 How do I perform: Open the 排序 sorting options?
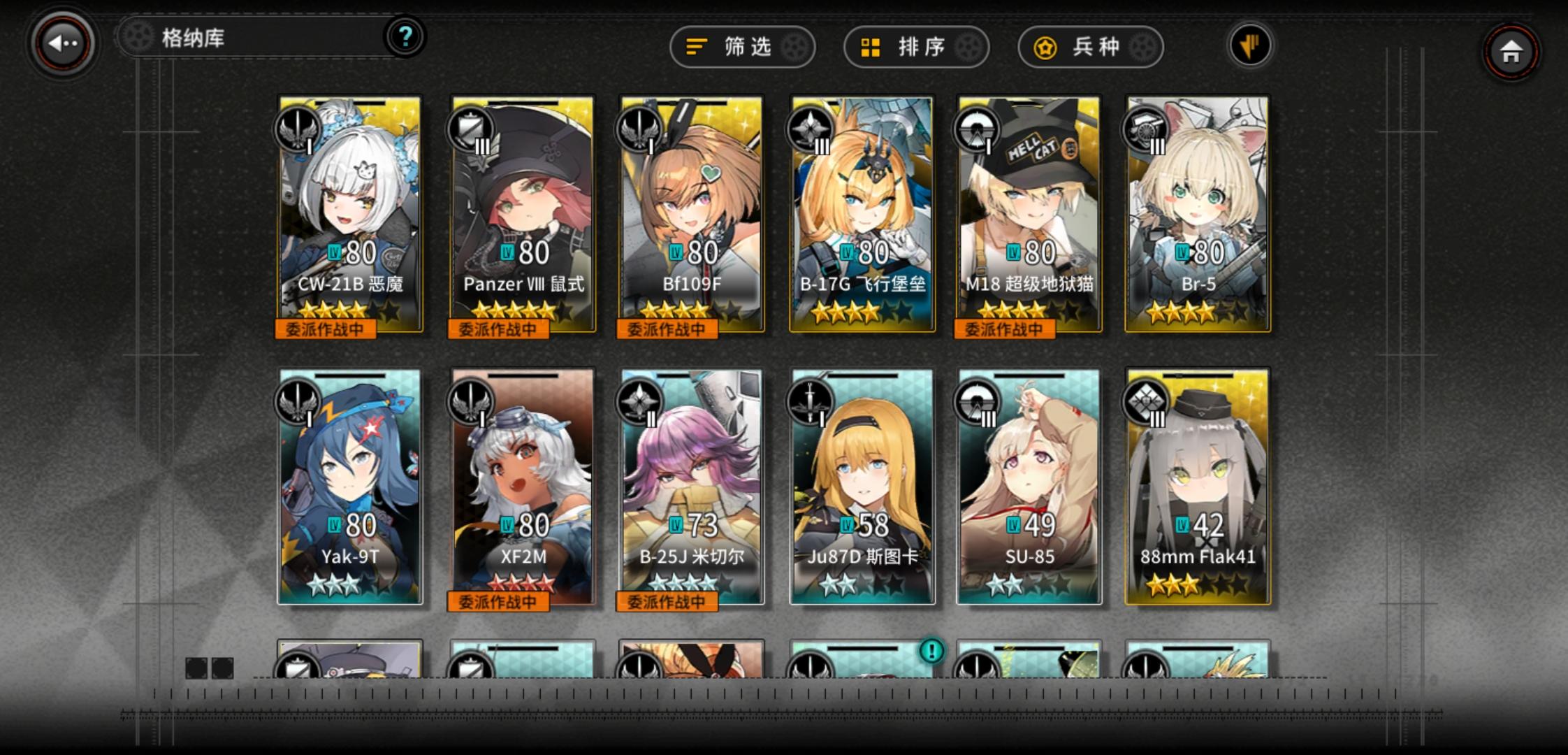pyautogui.click(x=915, y=48)
